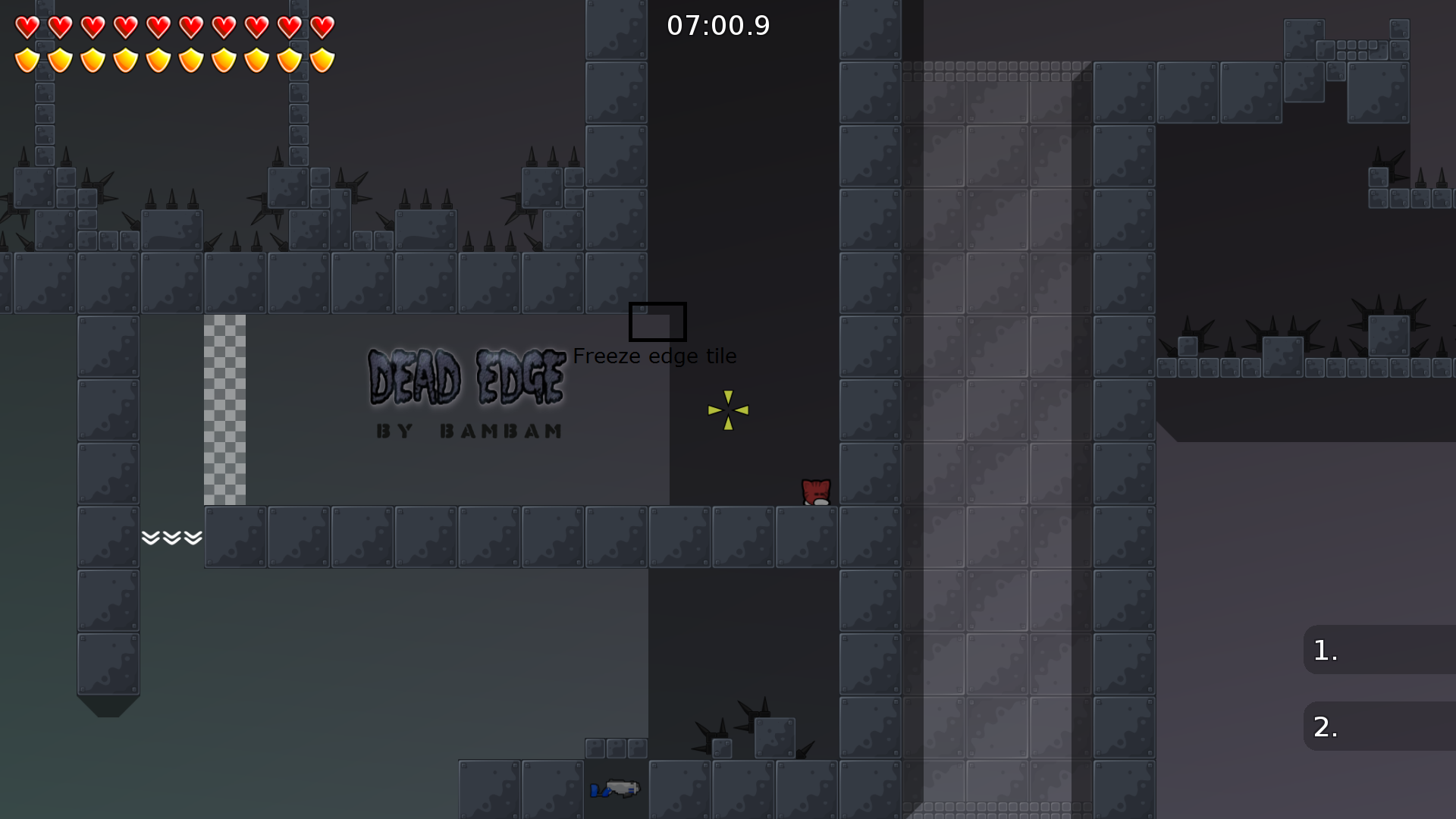Viewport: 1456px width, 819px height.
Task: Toggle the rightmost heart in the health row
Action: [322, 28]
